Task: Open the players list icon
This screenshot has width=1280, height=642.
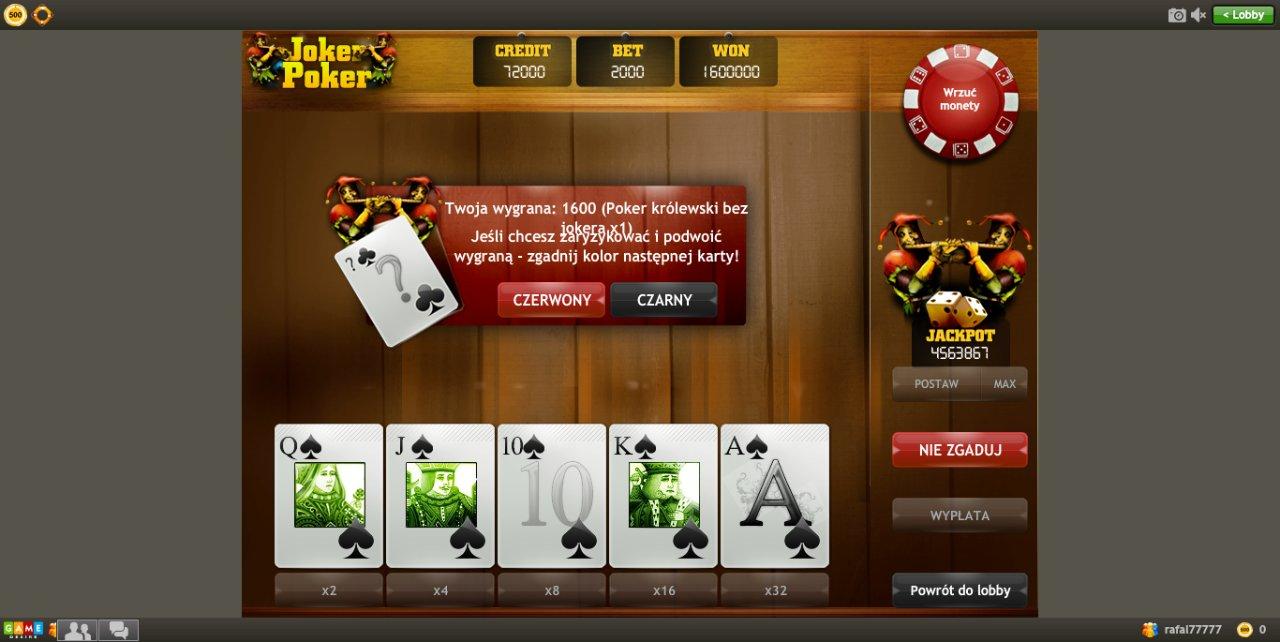Action: pyautogui.click(x=77, y=630)
